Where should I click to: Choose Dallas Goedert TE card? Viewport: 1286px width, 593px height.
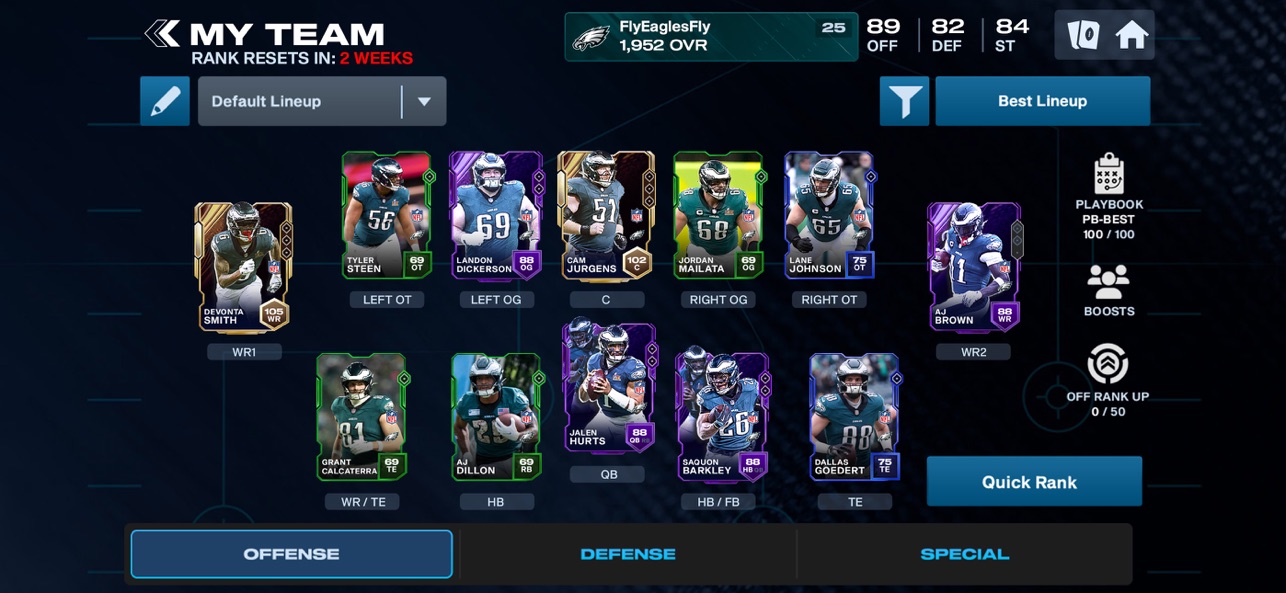(854, 417)
